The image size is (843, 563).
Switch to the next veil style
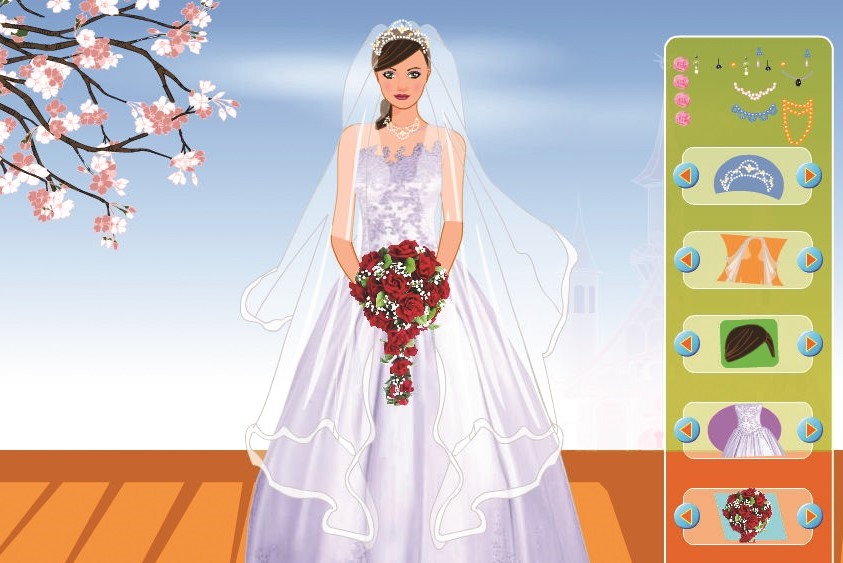tap(809, 260)
